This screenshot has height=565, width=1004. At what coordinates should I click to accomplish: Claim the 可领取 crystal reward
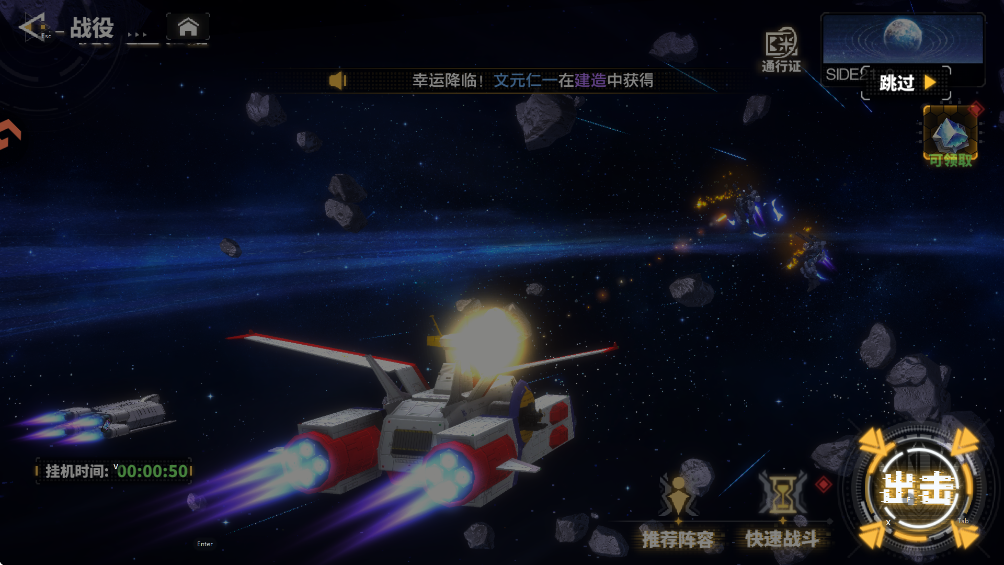(949, 137)
